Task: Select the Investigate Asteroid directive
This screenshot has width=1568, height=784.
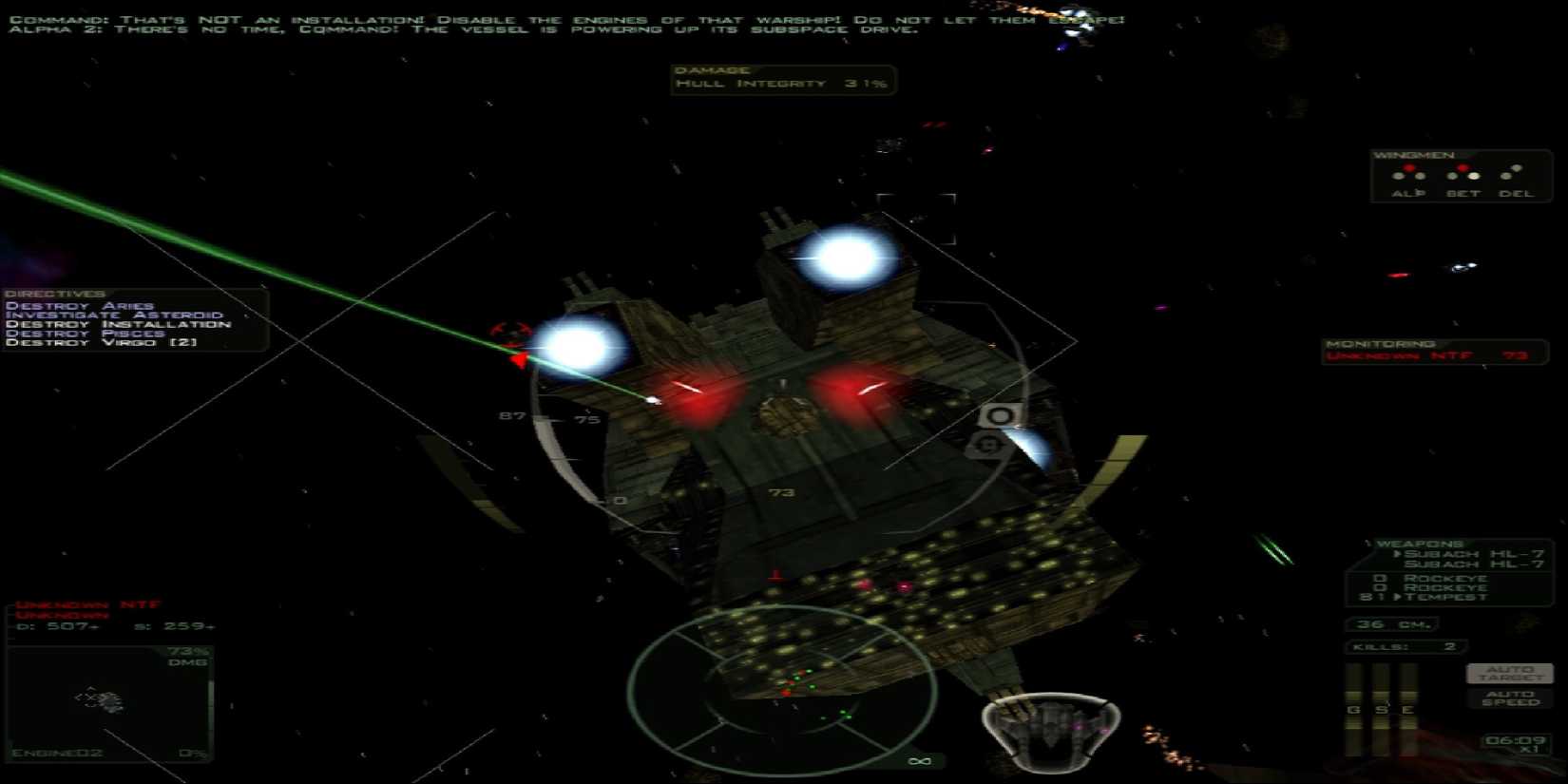Action: click(x=114, y=314)
